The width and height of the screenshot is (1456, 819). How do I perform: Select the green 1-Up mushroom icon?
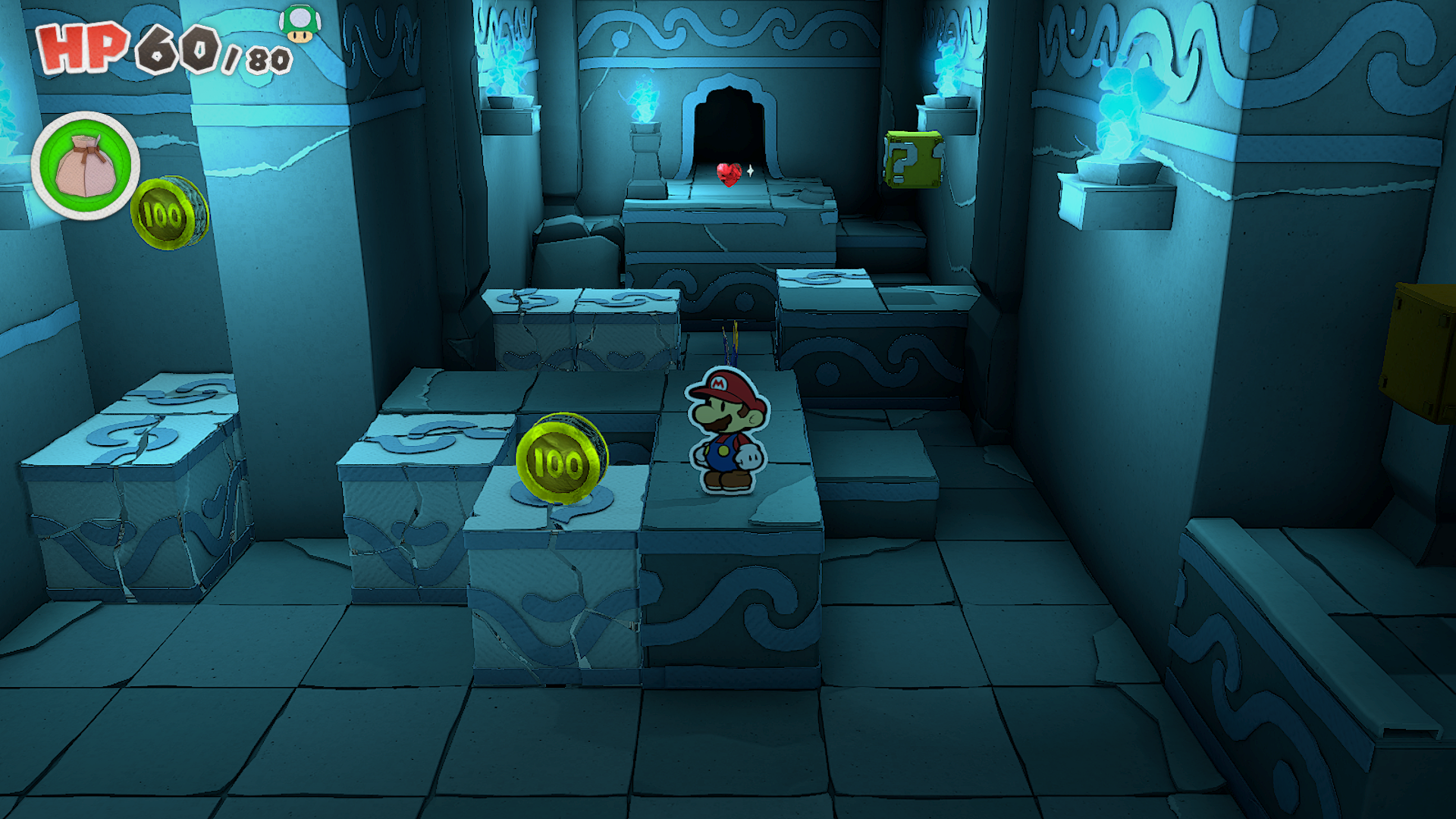pos(300,24)
